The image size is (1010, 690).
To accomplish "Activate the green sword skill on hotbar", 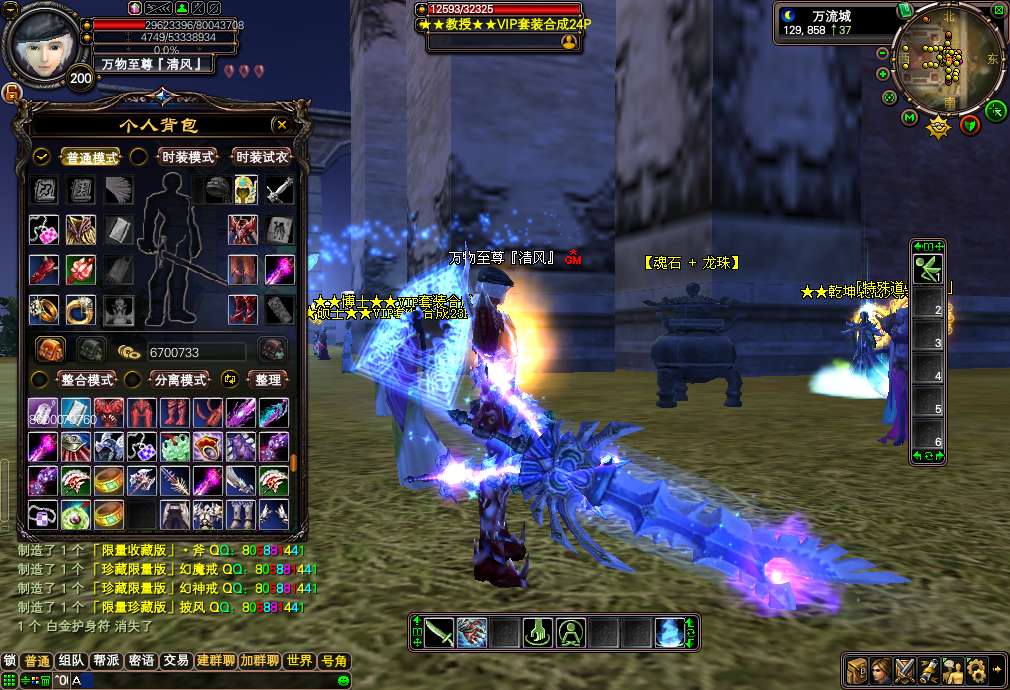I will tap(439, 632).
